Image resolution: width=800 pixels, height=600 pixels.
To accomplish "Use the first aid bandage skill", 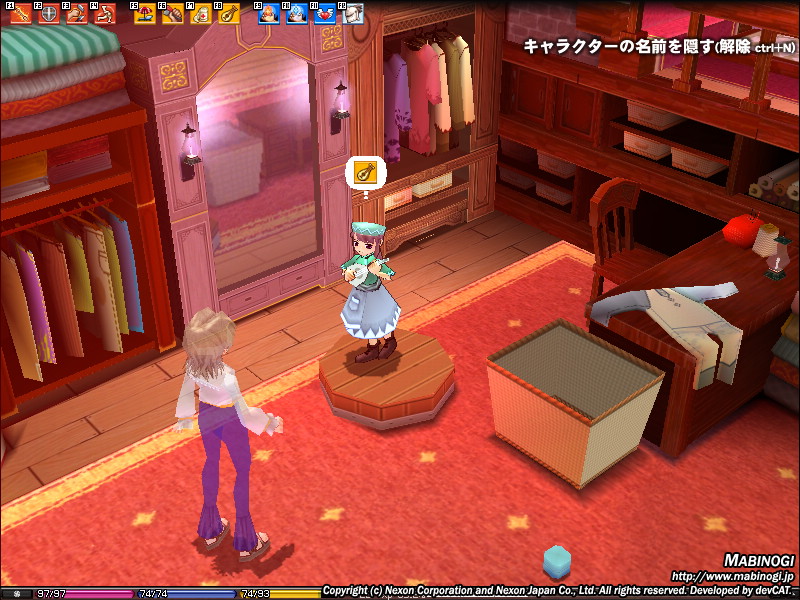I will point(200,15).
